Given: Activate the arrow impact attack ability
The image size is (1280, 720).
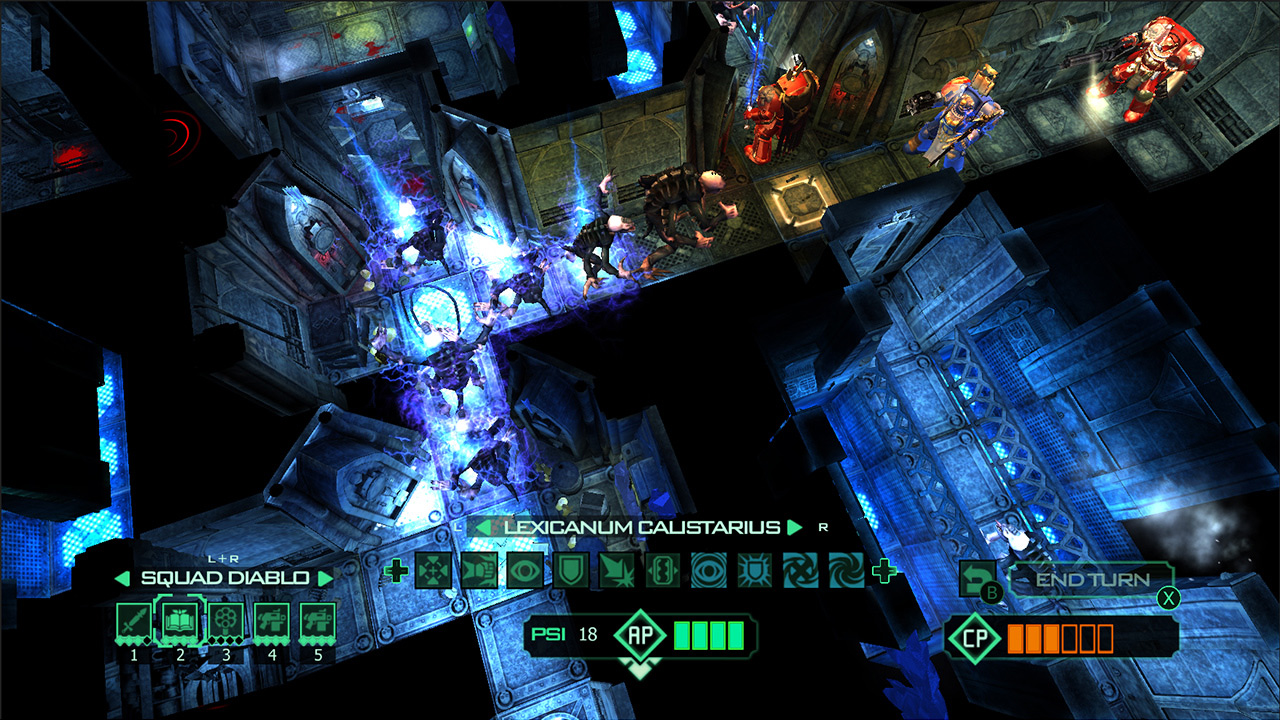Looking at the screenshot, I should [x=616, y=570].
